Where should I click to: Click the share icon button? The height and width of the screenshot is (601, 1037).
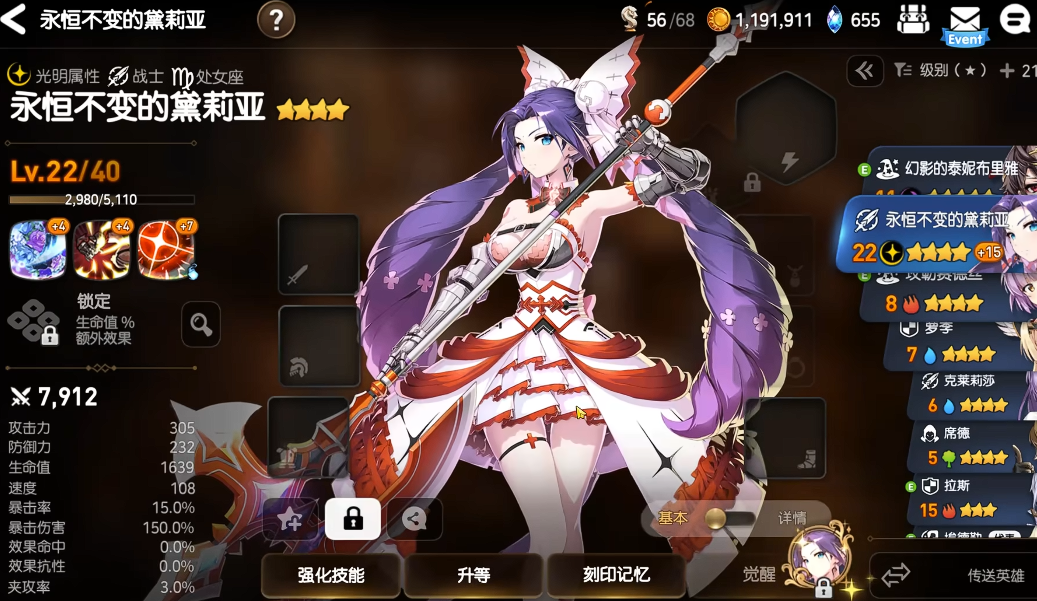click(414, 518)
